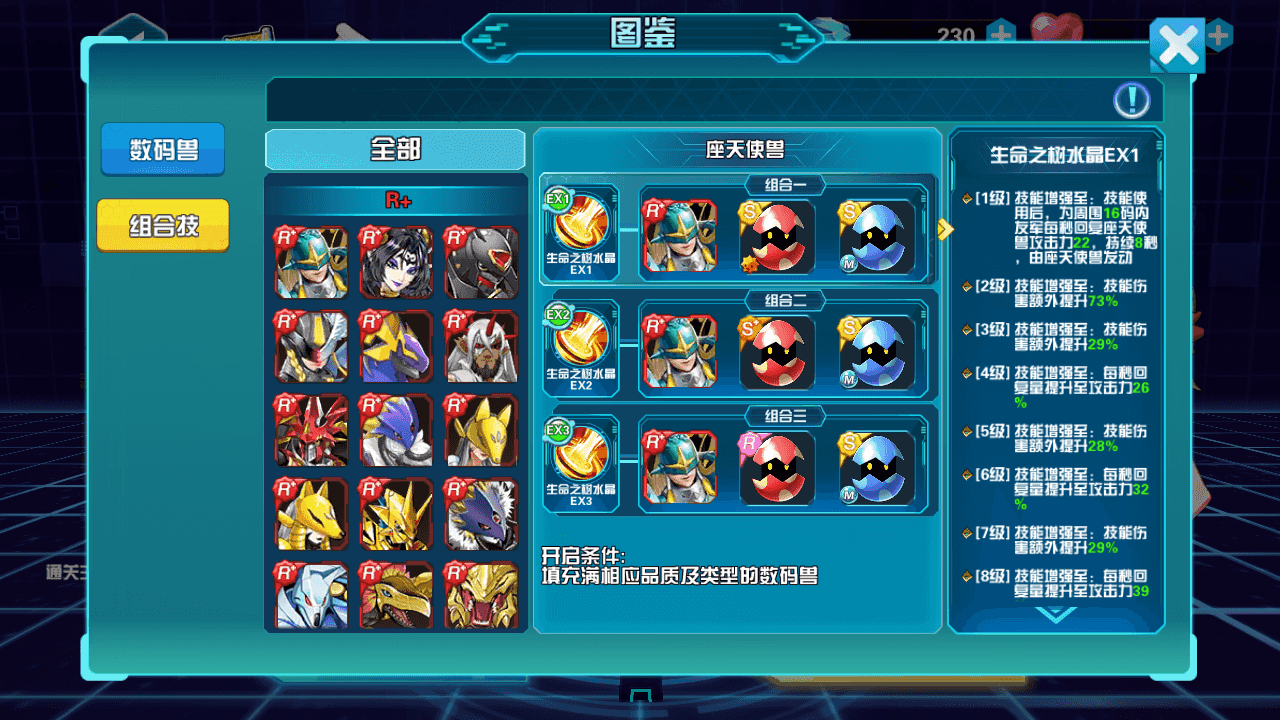Click the red S-grade egg in 组合一
Screen dimensions: 1280x720
click(777, 238)
